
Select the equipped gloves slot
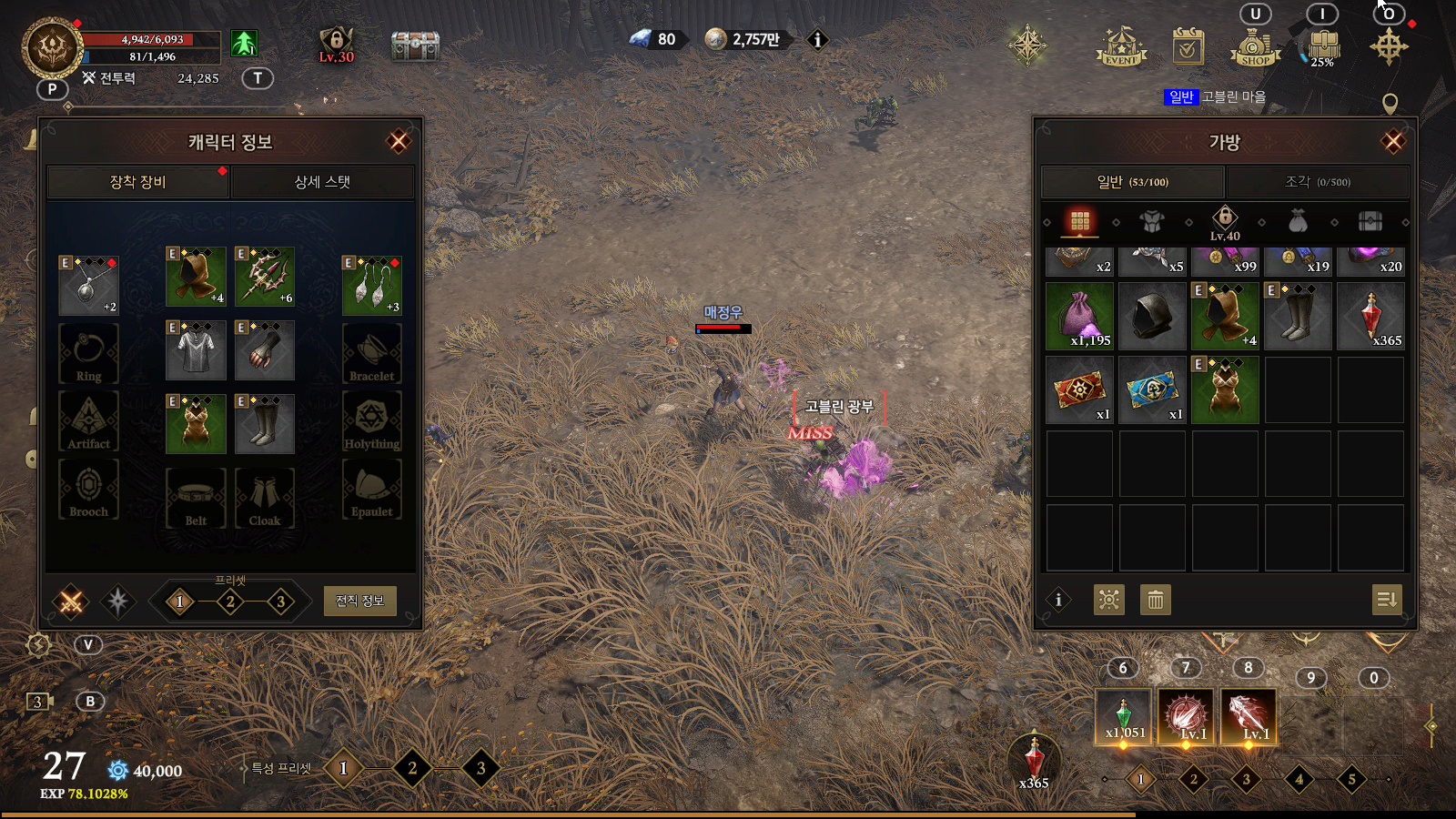(x=265, y=350)
